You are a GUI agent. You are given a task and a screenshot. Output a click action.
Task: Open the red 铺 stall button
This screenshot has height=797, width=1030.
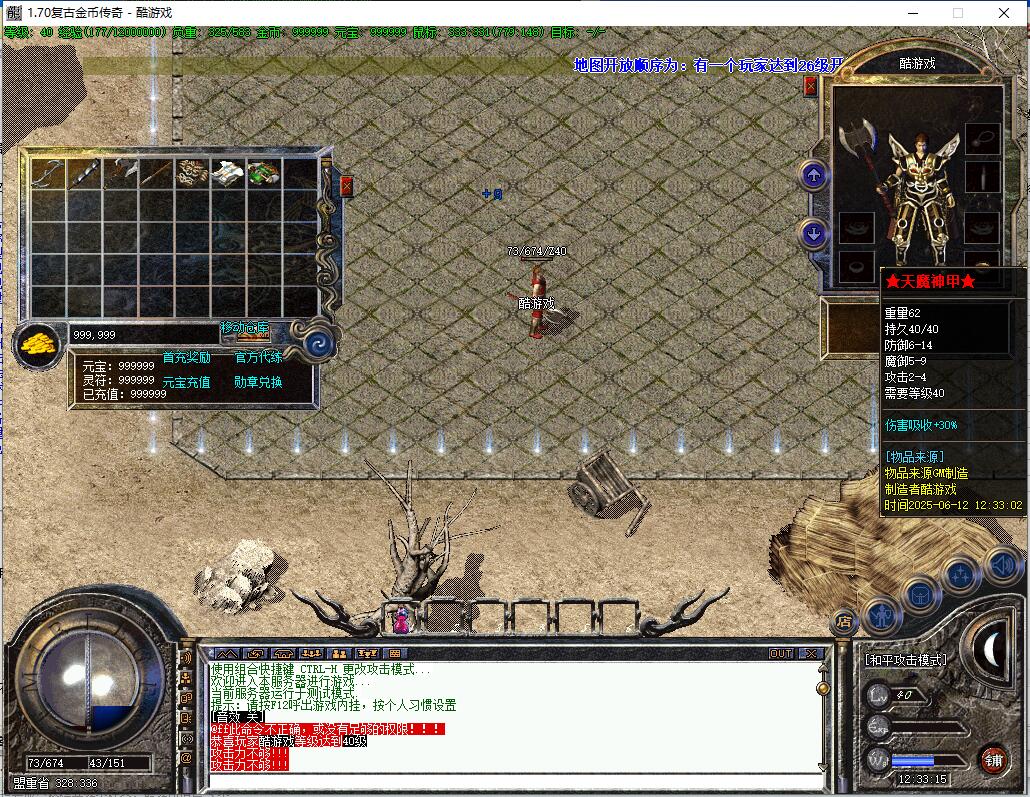(x=993, y=759)
